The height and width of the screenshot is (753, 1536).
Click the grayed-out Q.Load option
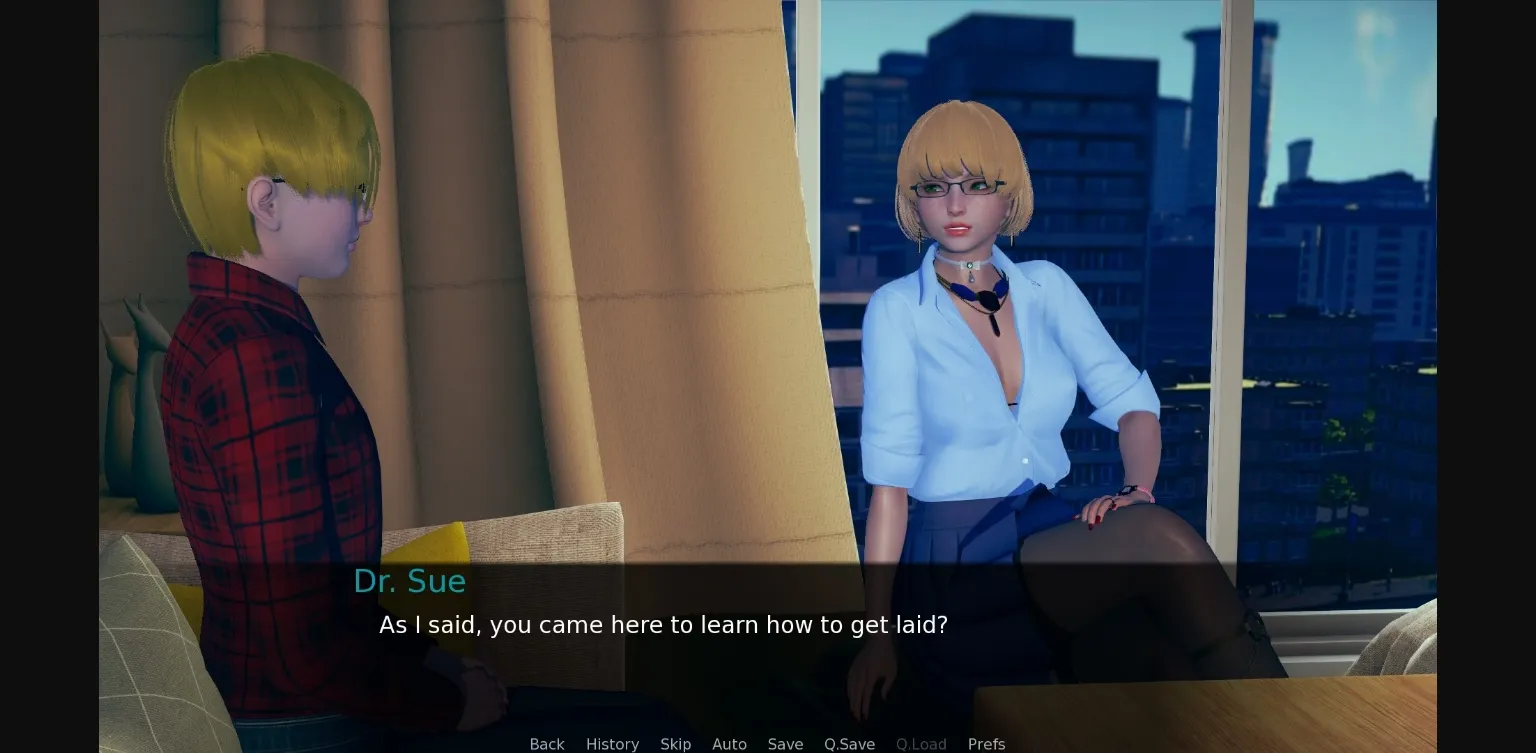(x=921, y=744)
